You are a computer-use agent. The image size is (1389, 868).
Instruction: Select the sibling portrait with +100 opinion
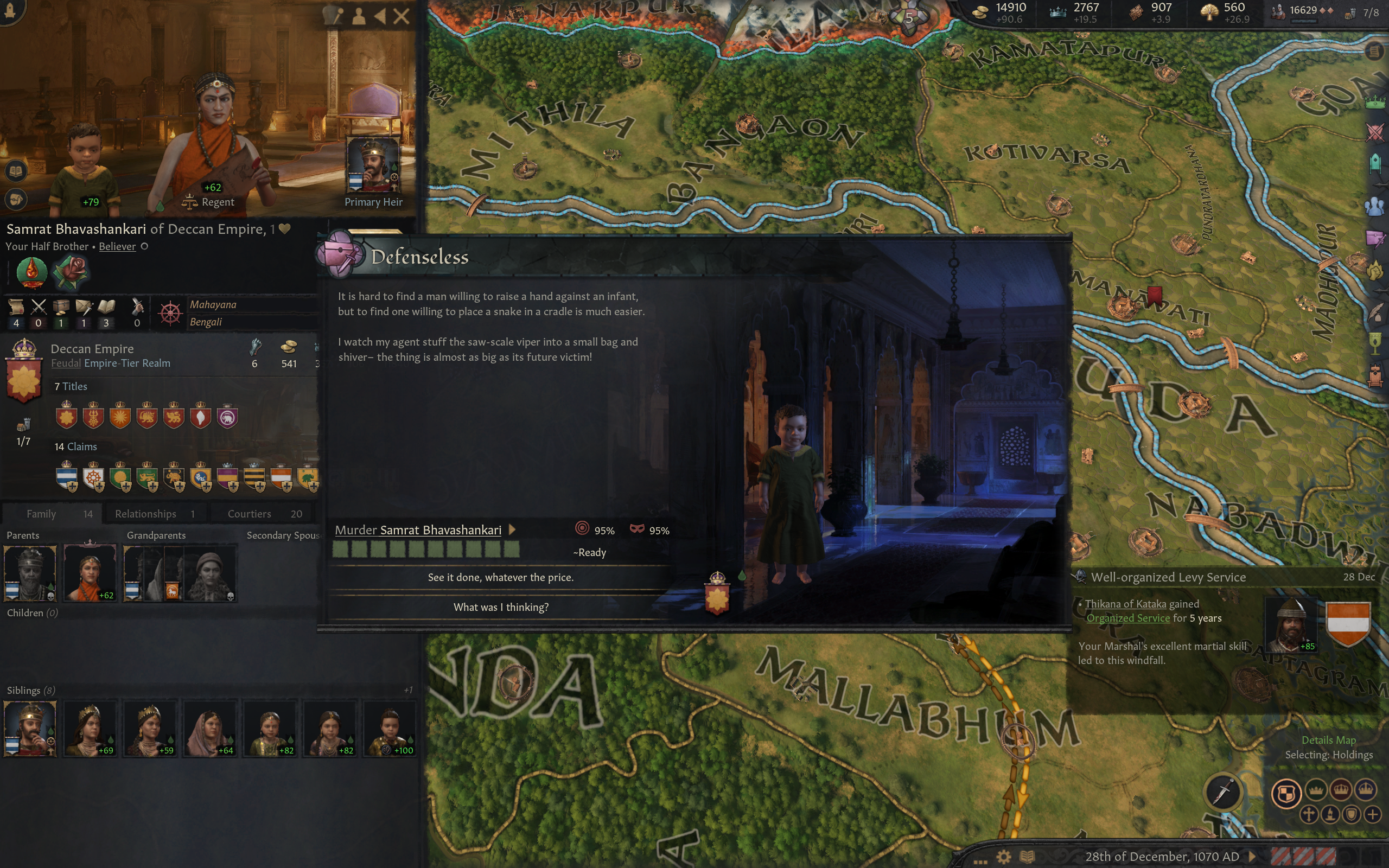(x=389, y=728)
